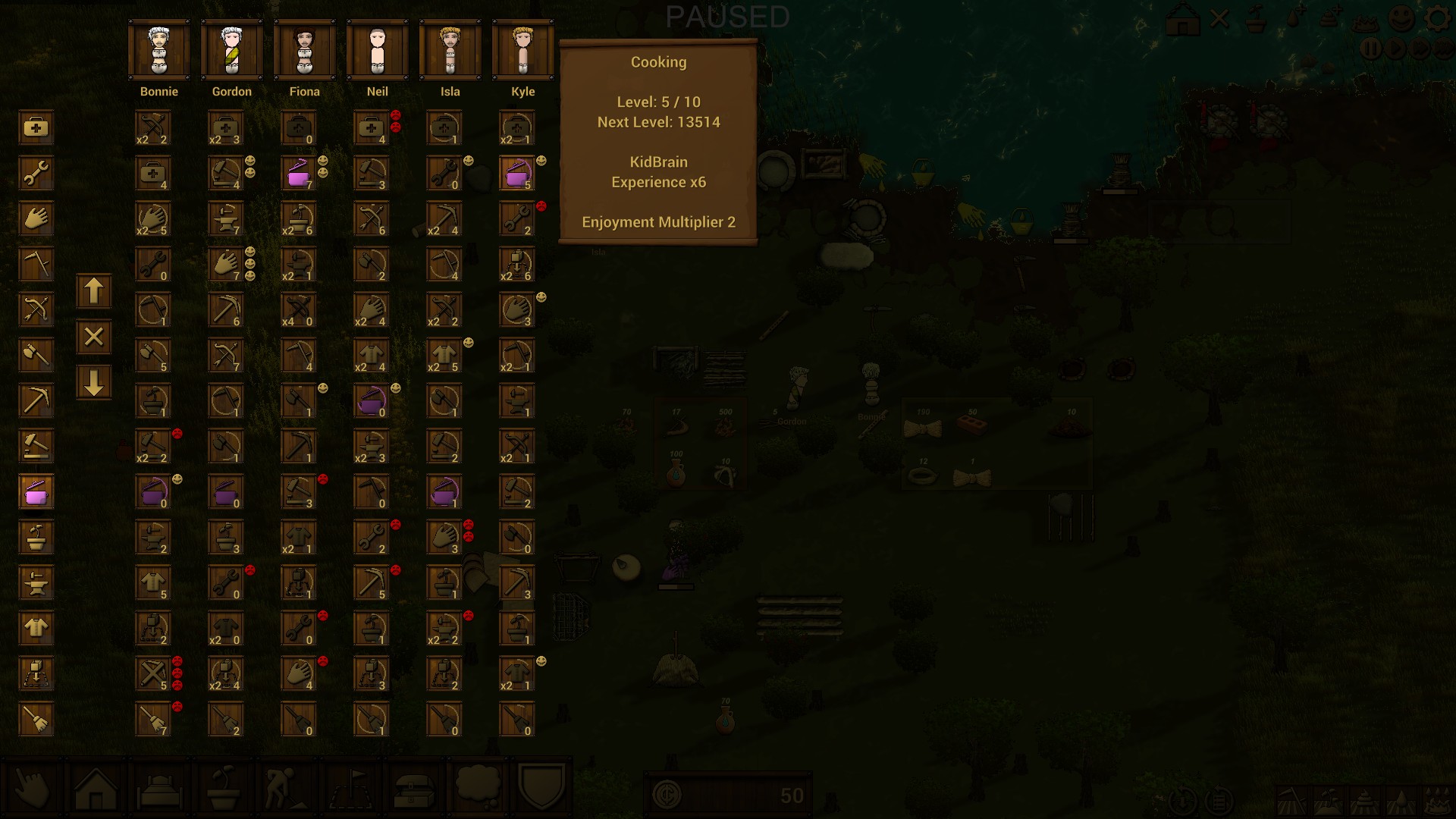Image resolution: width=1456 pixels, height=819 pixels.
Task: Open the settings gear icon
Action: pyautogui.click(x=1438, y=18)
